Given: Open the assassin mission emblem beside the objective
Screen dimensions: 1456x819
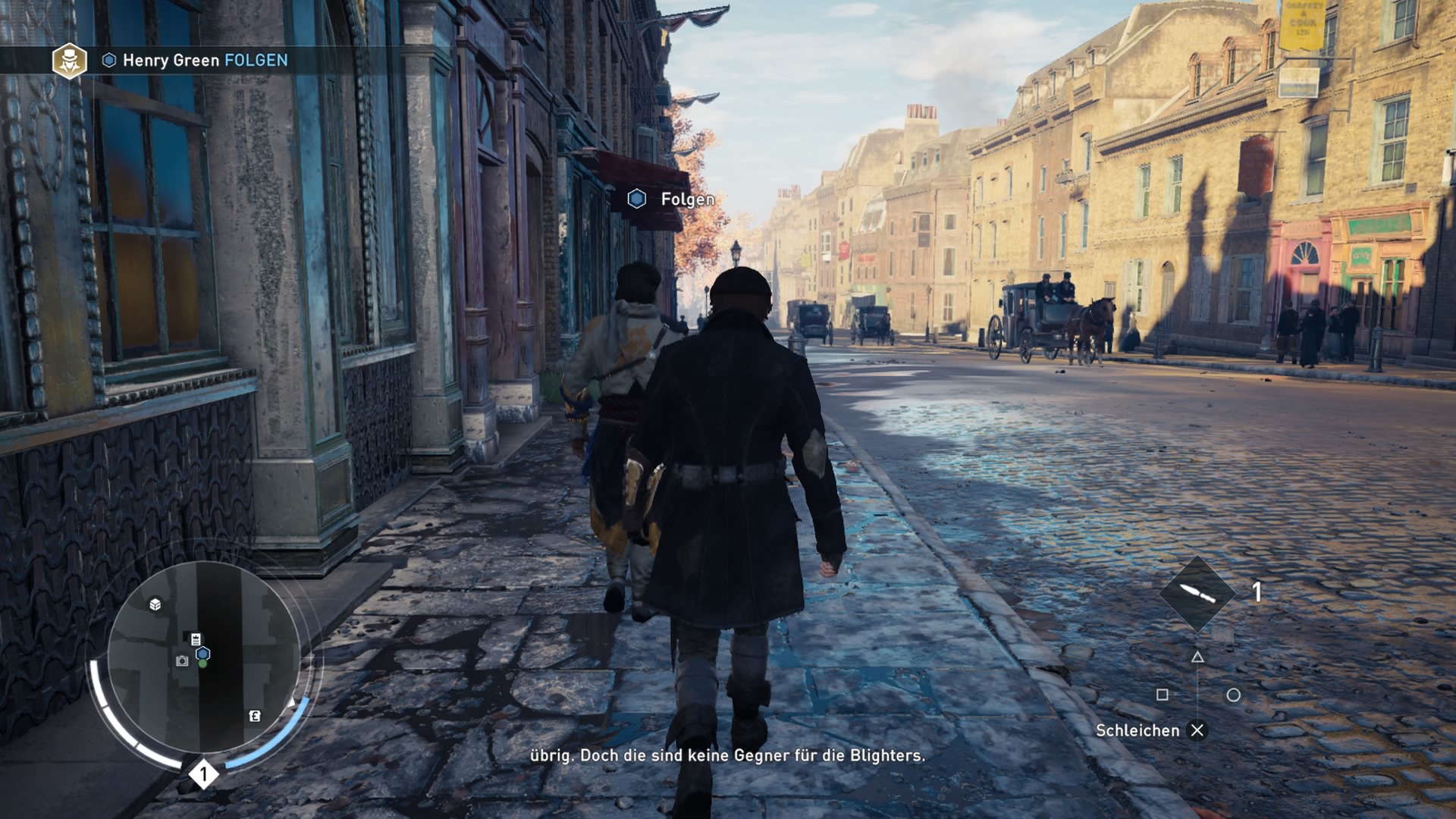Looking at the screenshot, I should click(x=69, y=61).
